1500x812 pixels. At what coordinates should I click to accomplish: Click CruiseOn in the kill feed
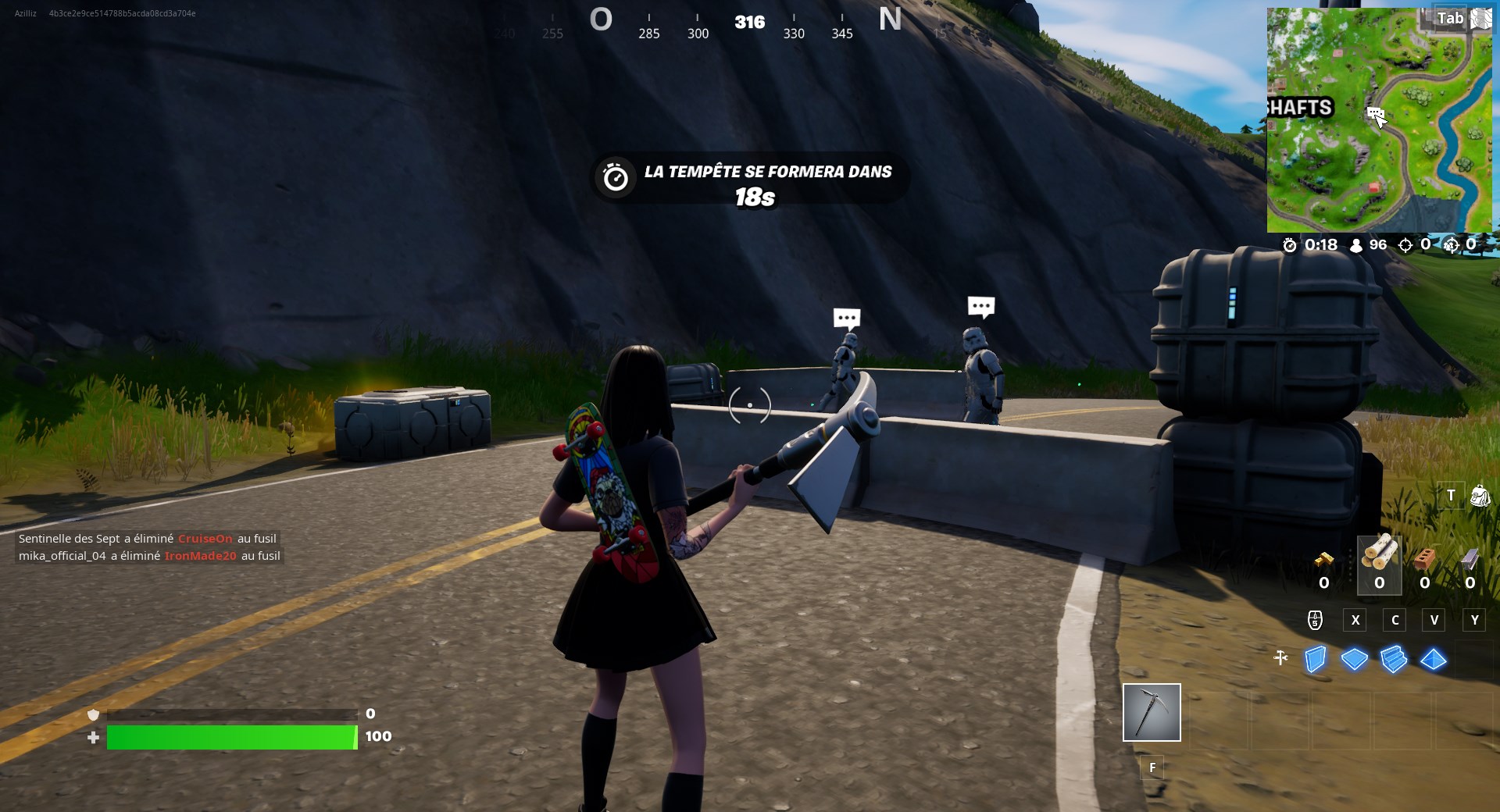207,539
